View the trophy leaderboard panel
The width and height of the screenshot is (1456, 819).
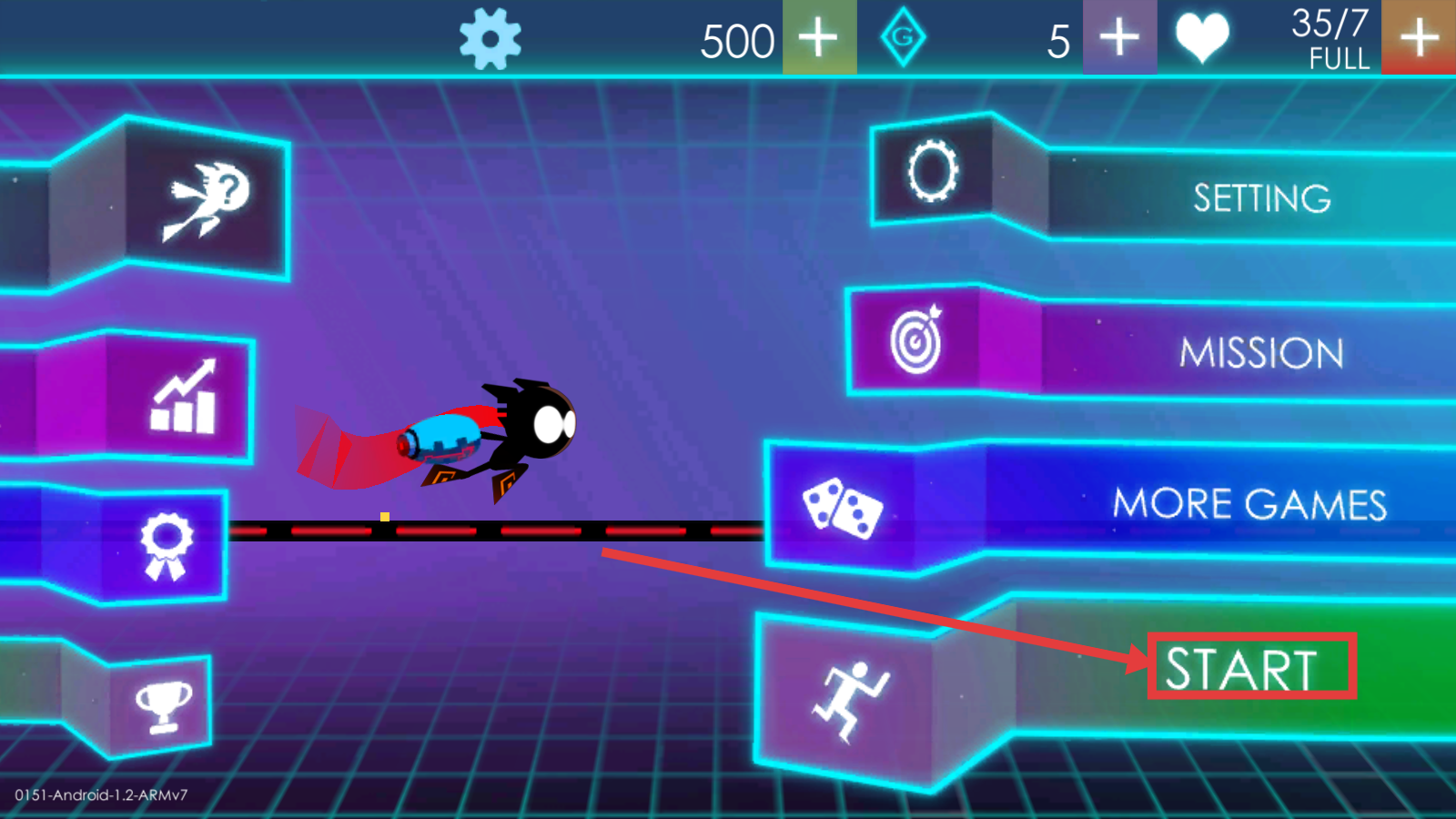[x=164, y=706]
